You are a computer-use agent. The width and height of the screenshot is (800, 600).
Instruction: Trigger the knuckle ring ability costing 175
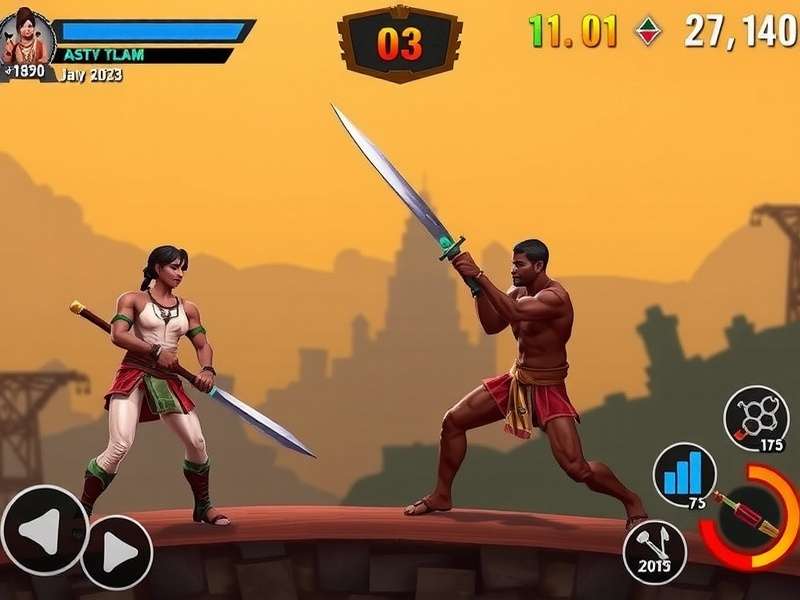click(x=756, y=416)
